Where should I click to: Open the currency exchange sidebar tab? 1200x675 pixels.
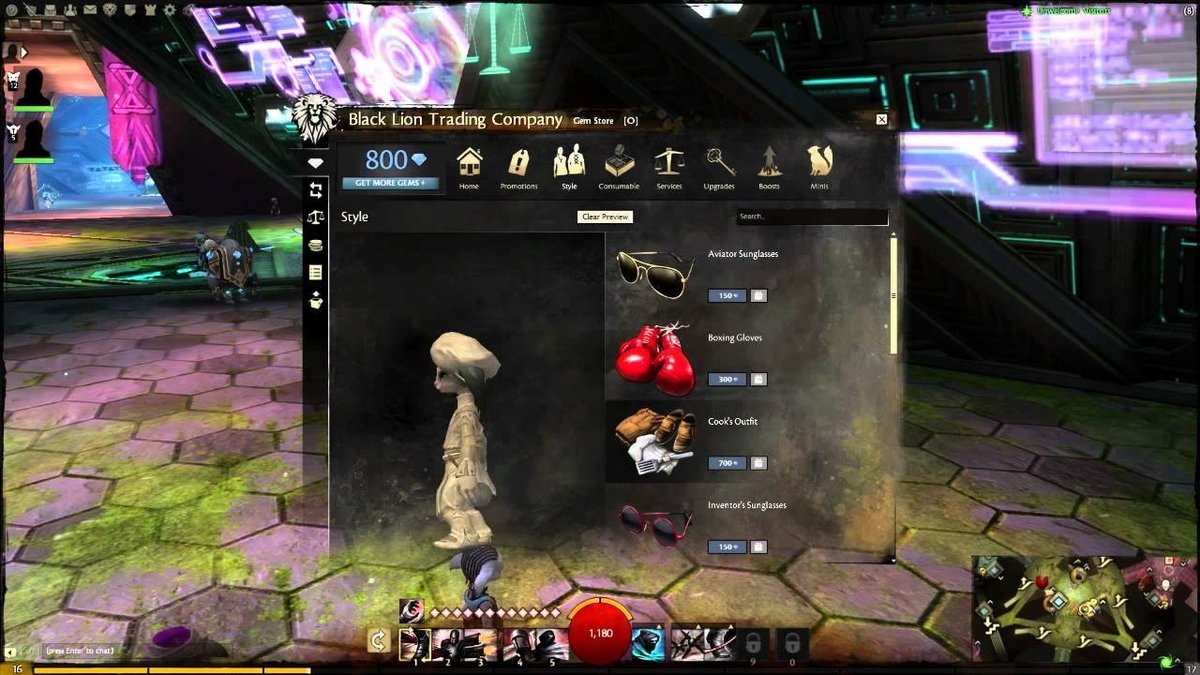tap(316, 190)
